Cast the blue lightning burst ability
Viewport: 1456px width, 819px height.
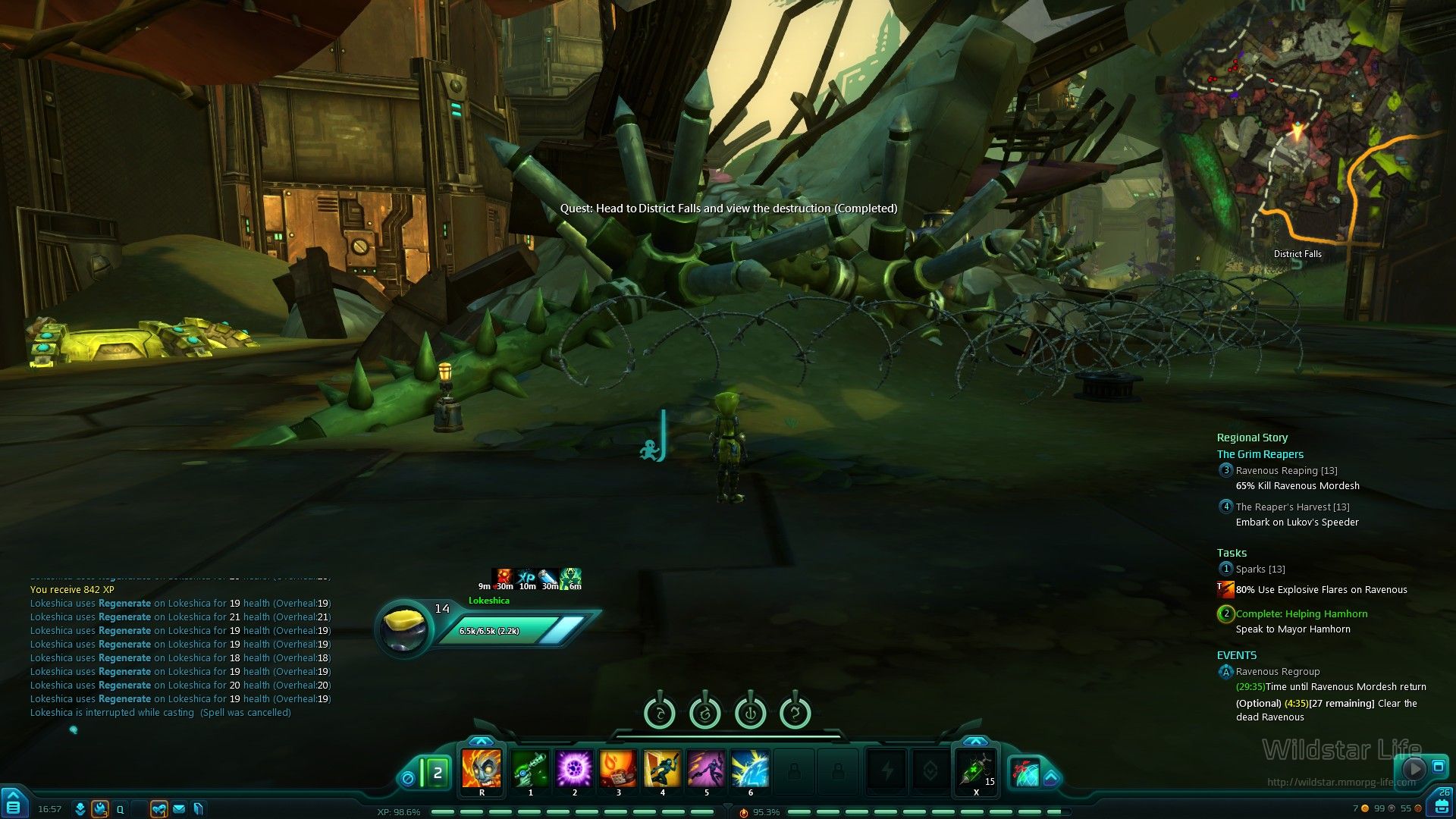click(750, 769)
